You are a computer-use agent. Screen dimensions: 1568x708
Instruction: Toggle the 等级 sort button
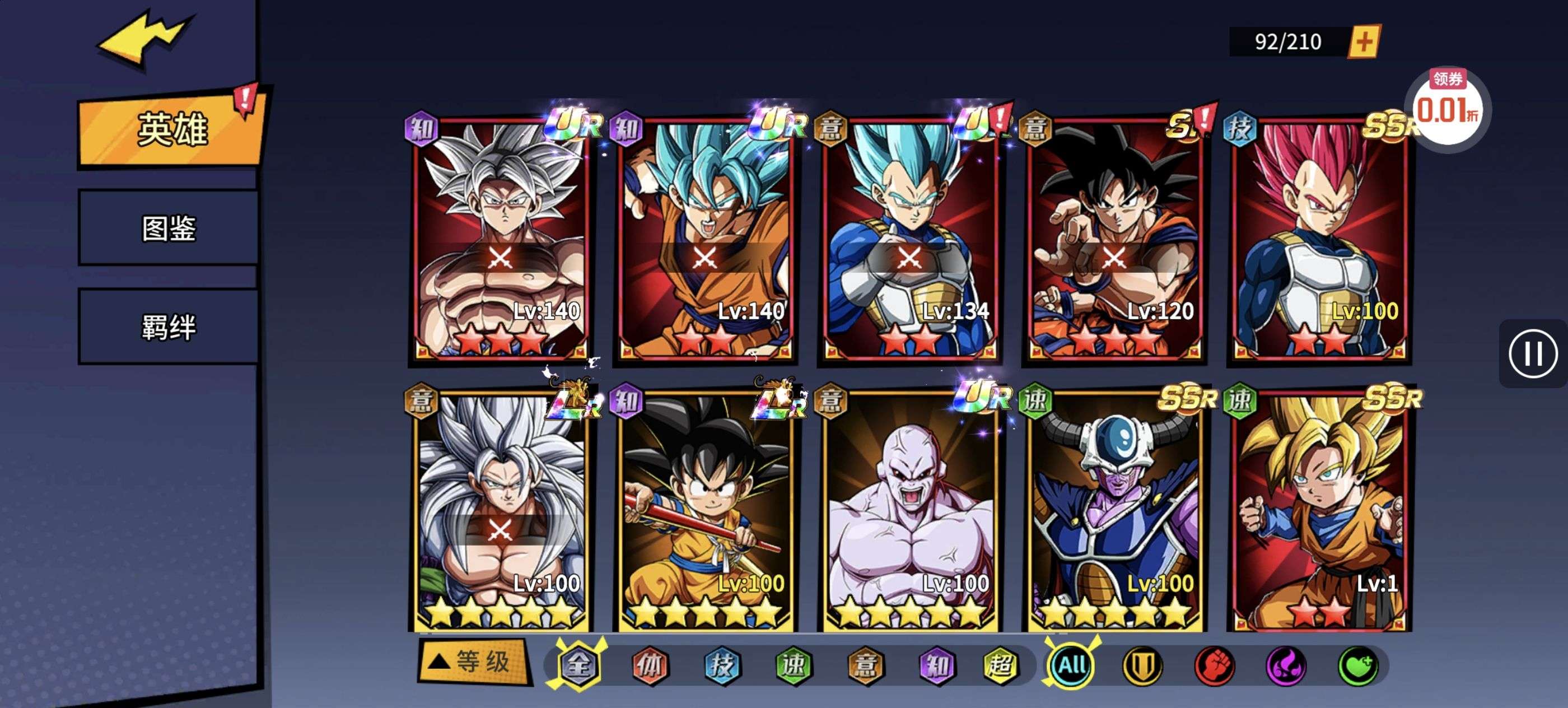[x=474, y=662]
